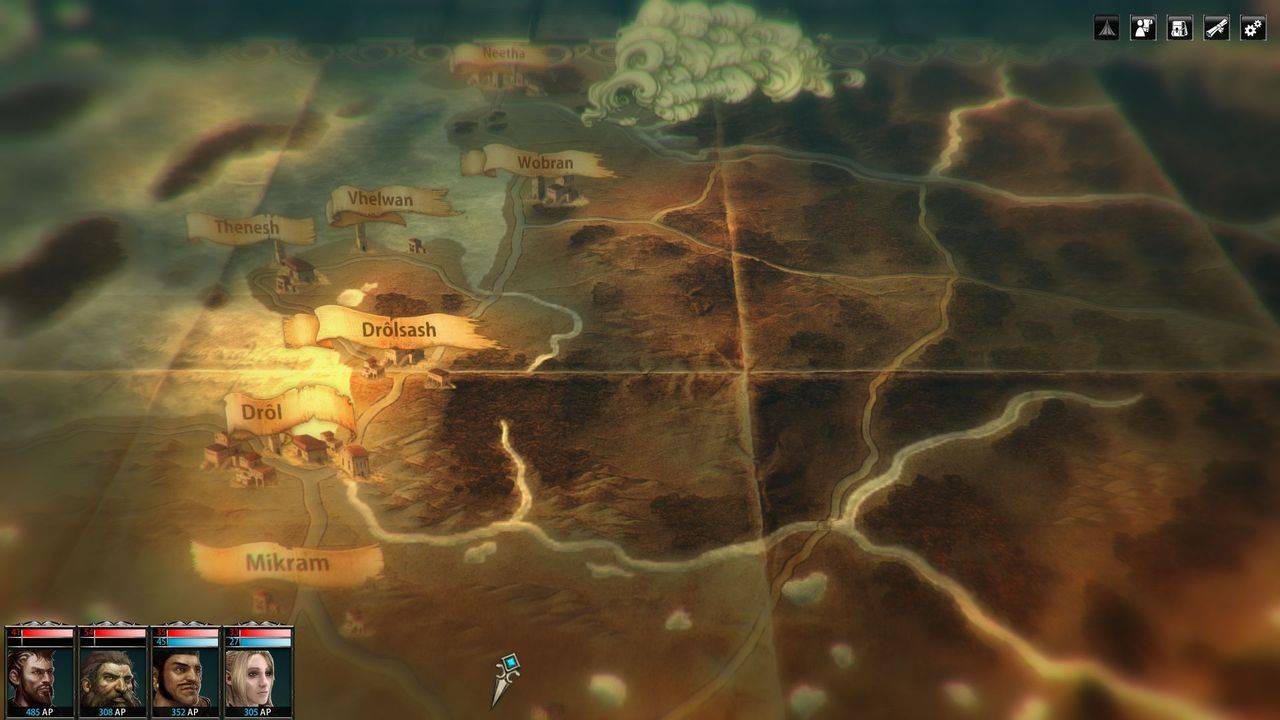The height and width of the screenshot is (720, 1280).
Task: Choose the Drôlsash location banner
Action: [398, 328]
